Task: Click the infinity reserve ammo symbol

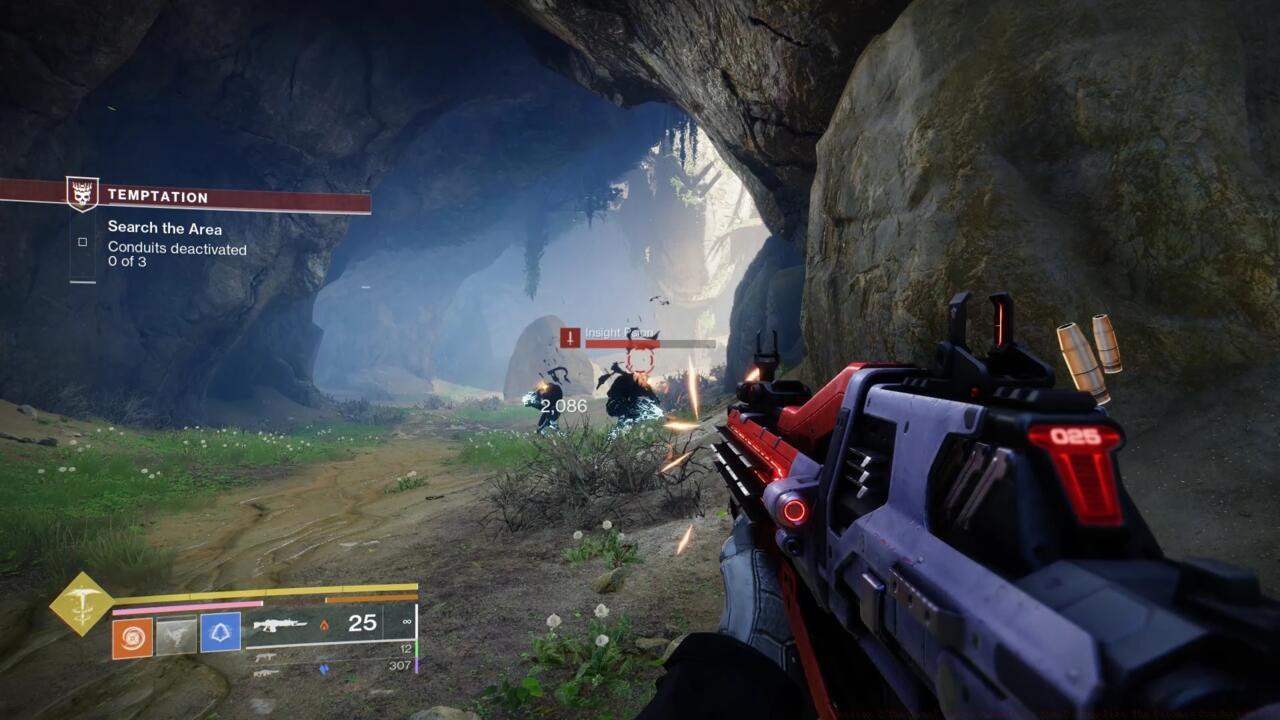Action: click(x=406, y=621)
